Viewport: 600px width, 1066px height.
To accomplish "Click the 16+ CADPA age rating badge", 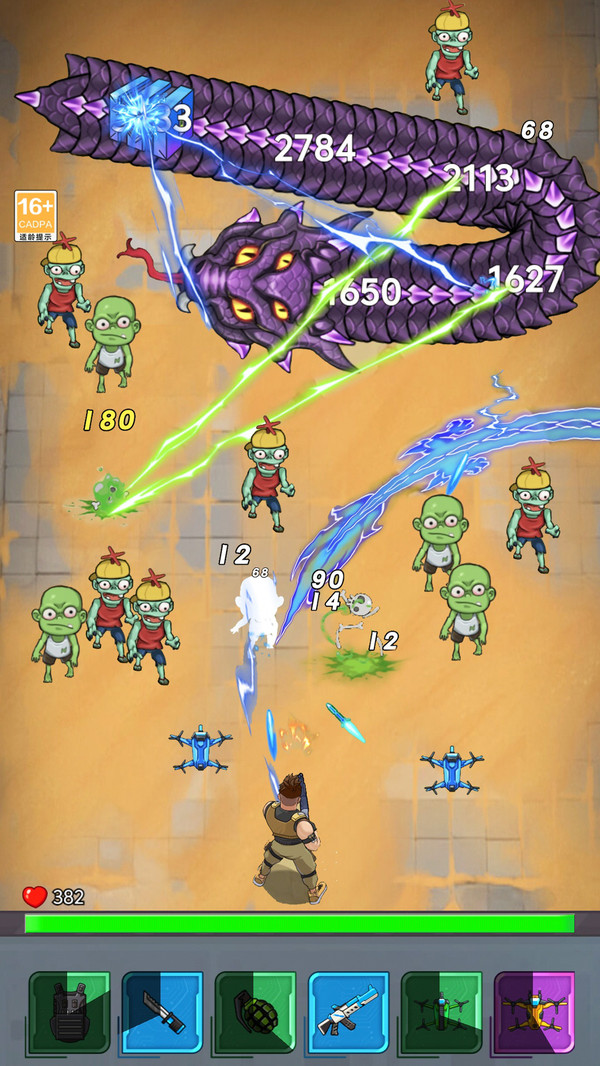I will pyautogui.click(x=36, y=216).
